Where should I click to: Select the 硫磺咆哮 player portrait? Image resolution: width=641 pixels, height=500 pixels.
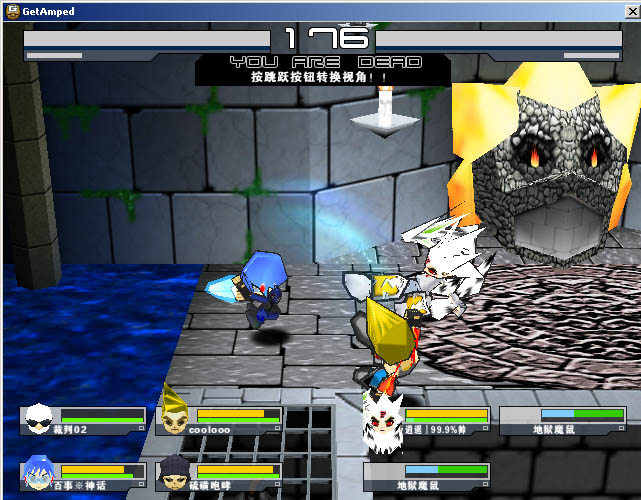pyautogui.click(x=175, y=472)
